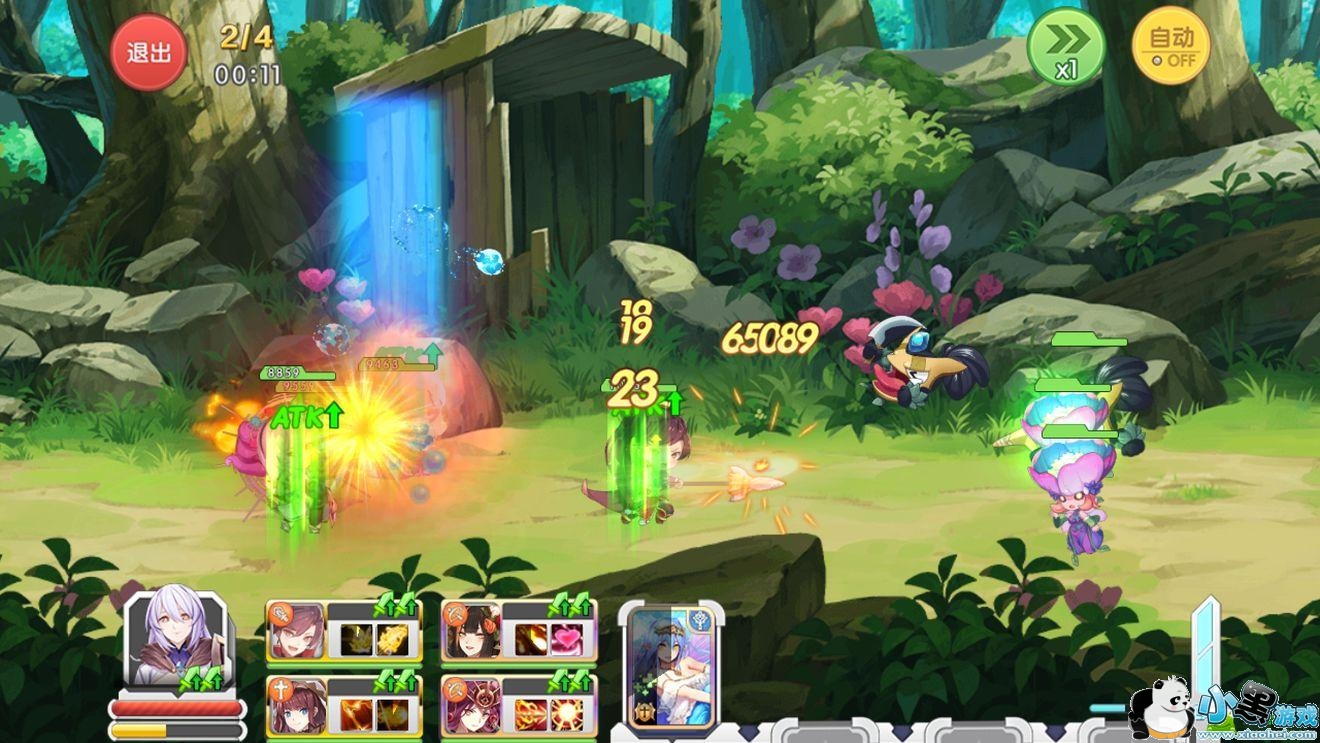Use the glowing sunburst skill
Image resolution: width=1320 pixels, height=743 pixels.
click(565, 714)
